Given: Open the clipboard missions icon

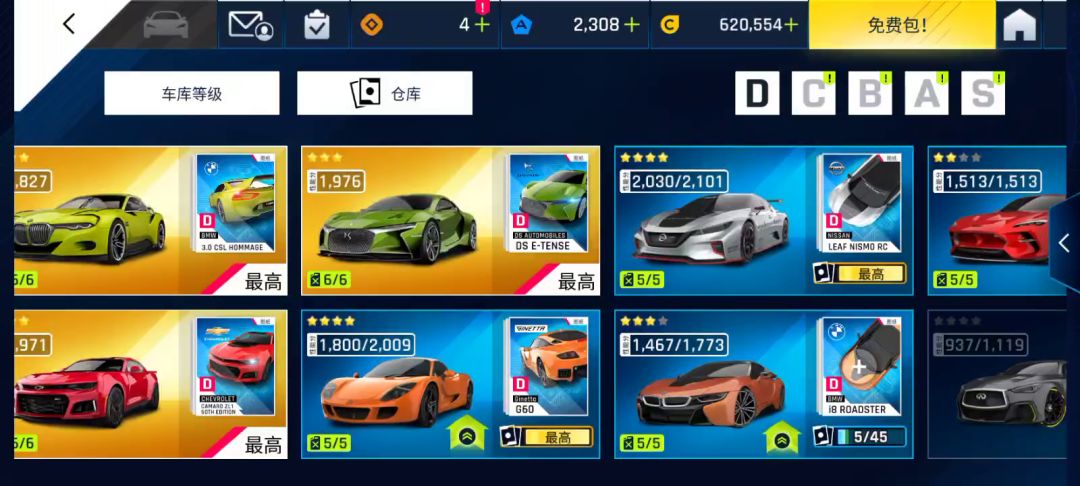Looking at the screenshot, I should (x=316, y=24).
